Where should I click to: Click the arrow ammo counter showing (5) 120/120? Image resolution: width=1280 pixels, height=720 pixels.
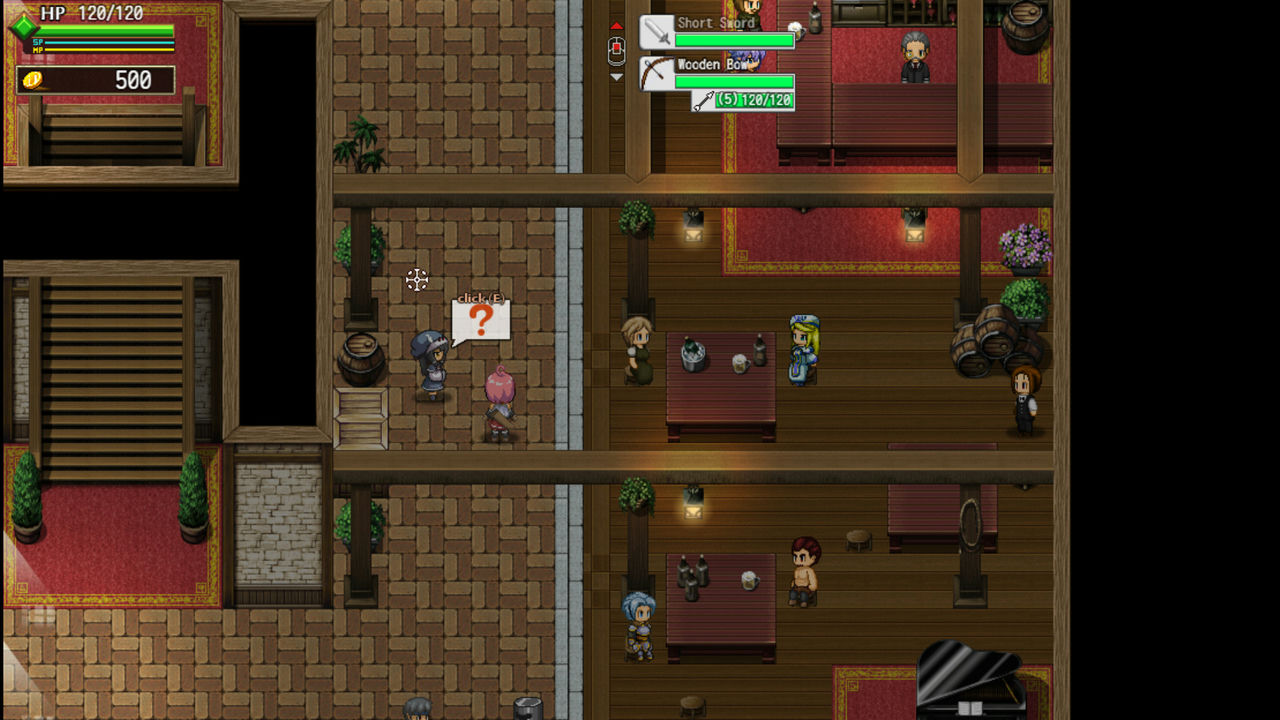pyautogui.click(x=746, y=99)
